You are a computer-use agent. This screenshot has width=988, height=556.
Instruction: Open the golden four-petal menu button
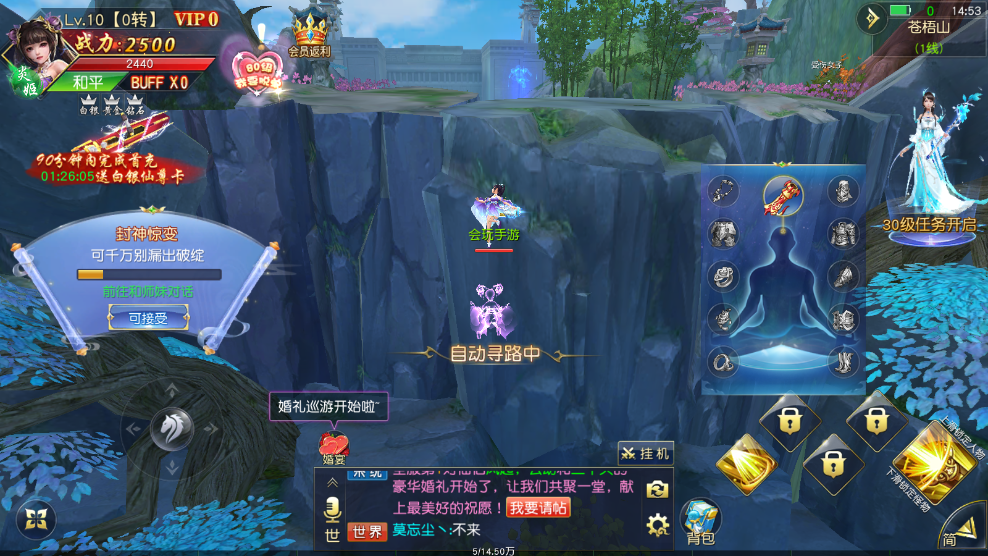[x=36, y=518]
